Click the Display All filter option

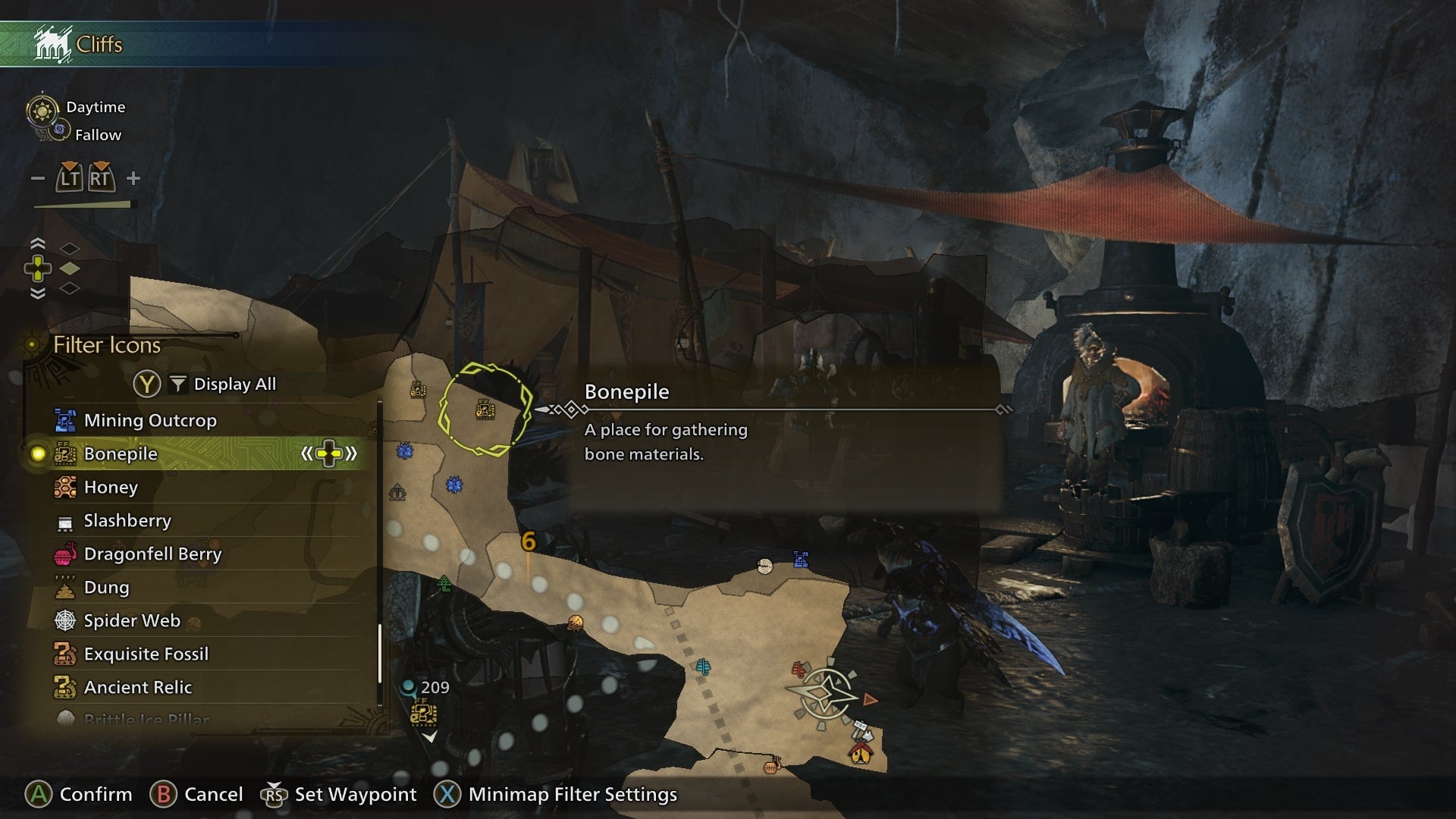coord(234,384)
